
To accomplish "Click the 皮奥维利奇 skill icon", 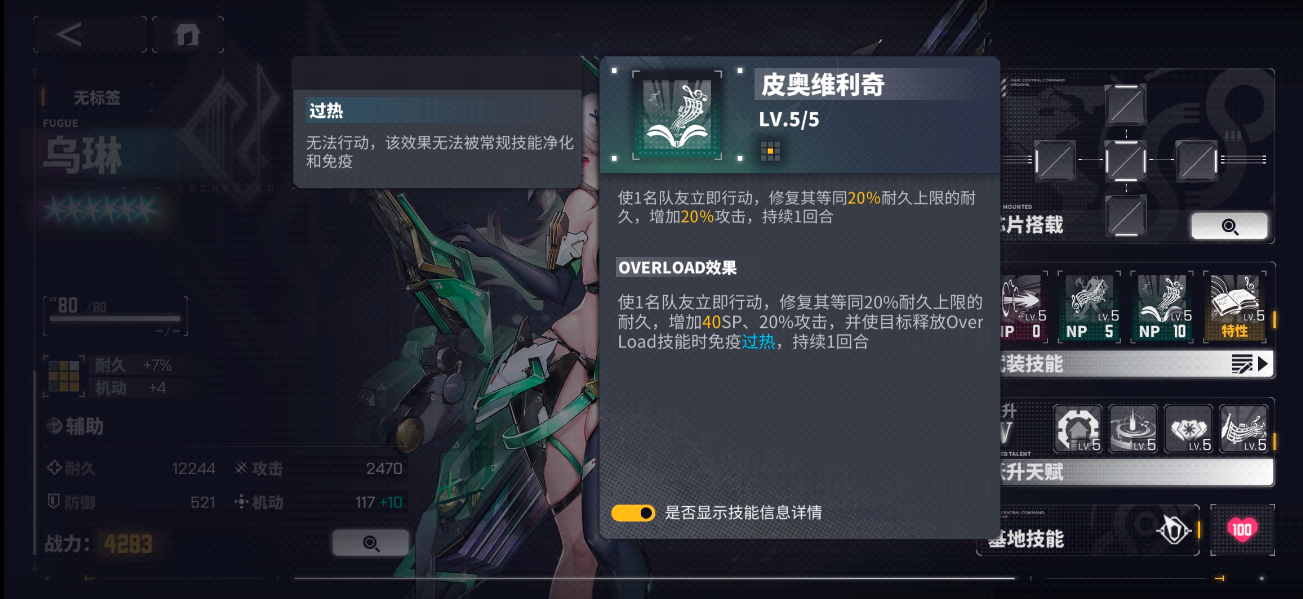I will [x=677, y=115].
